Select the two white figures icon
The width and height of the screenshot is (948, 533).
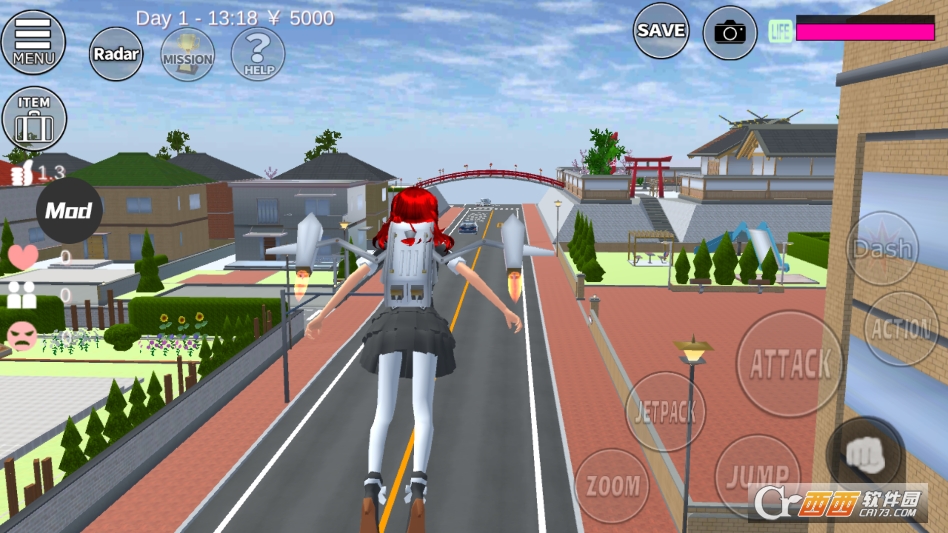22,295
